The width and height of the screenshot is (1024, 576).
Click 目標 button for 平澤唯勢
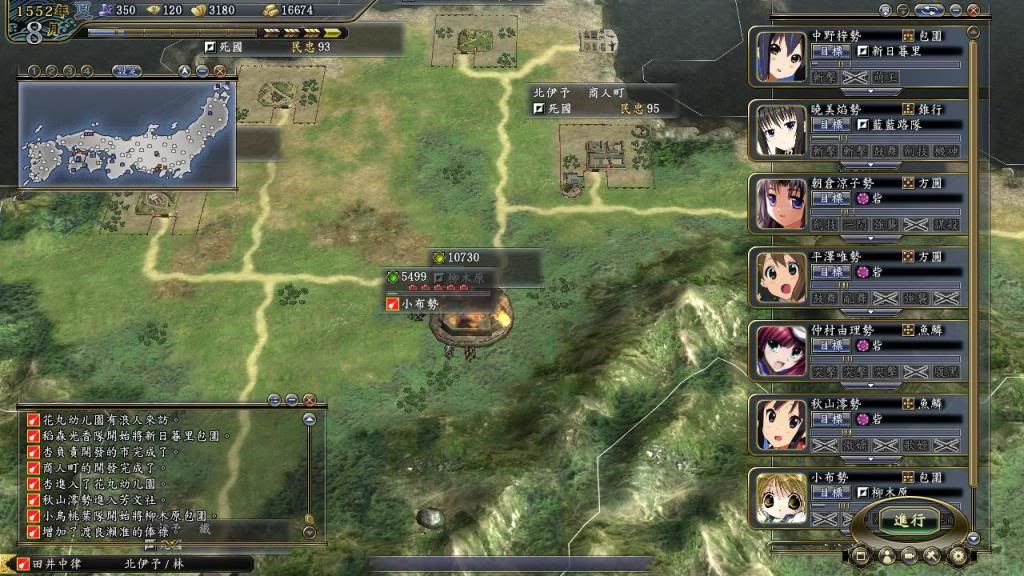pyautogui.click(x=827, y=272)
